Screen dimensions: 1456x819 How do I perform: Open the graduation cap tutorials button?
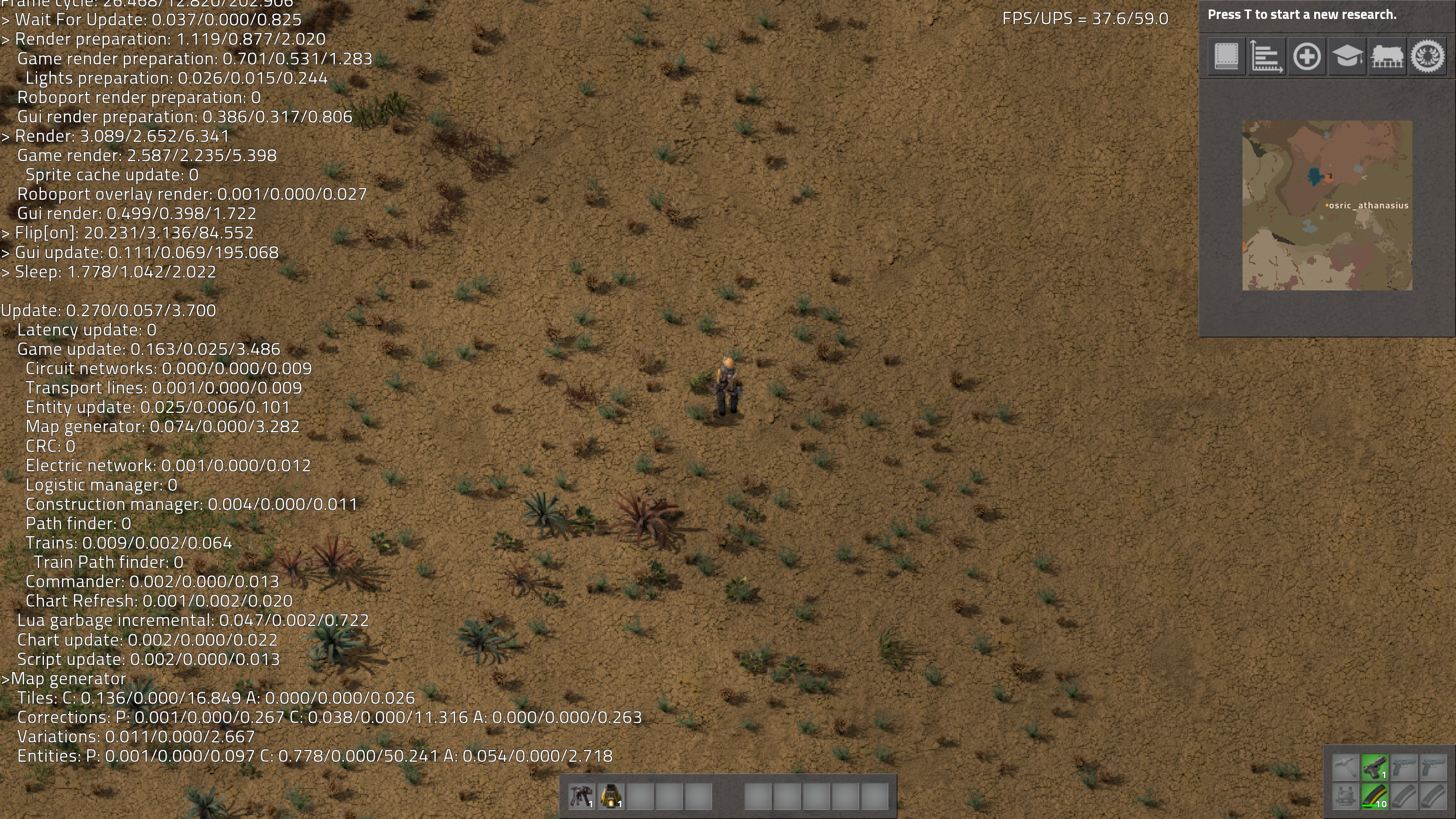click(x=1347, y=56)
